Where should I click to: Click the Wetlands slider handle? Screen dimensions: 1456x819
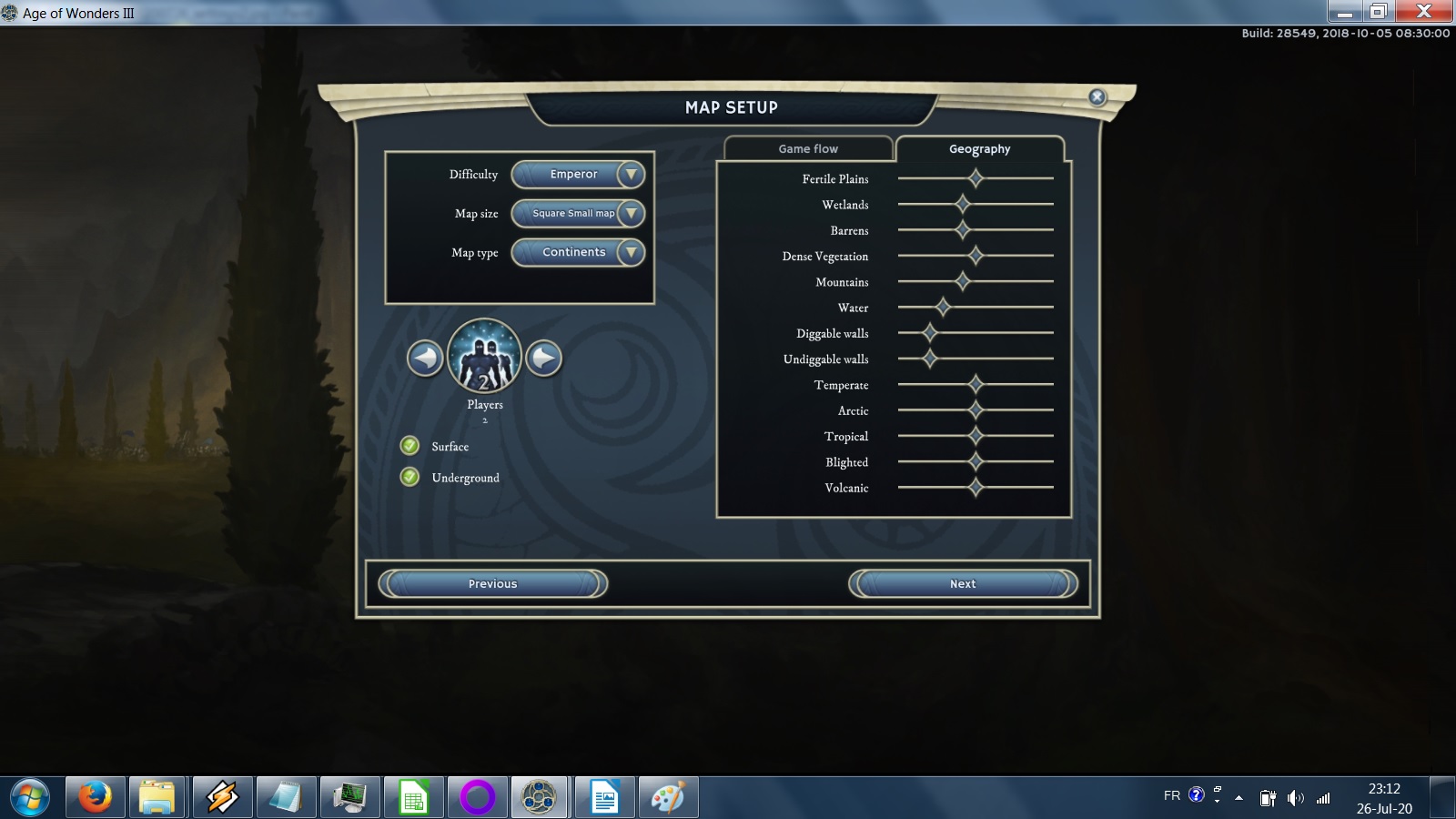click(963, 204)
